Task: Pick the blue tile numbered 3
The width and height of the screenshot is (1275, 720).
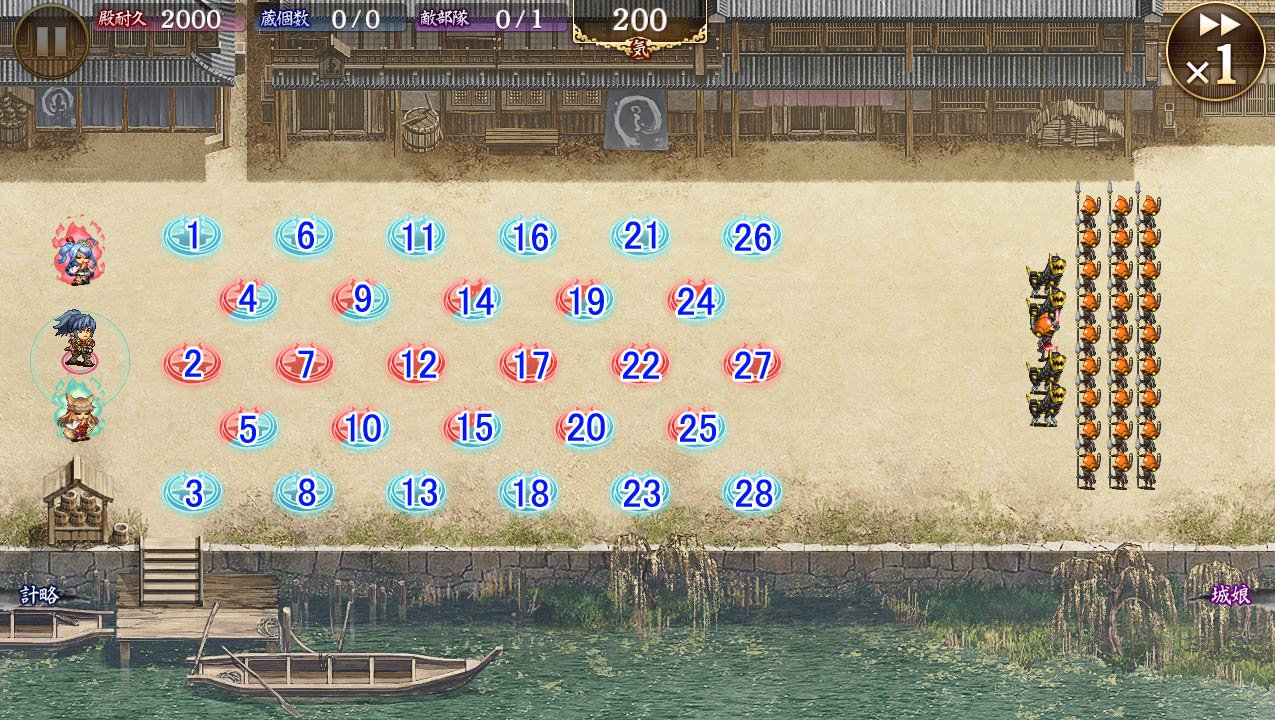Action: pos(193,492)
